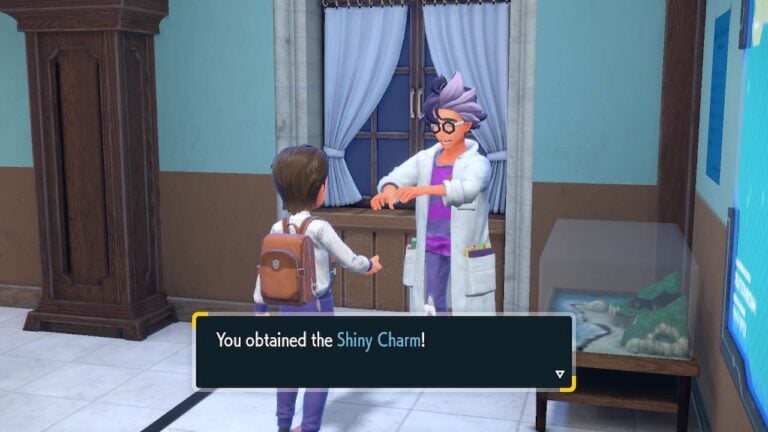Advance dialogue with the down arrow indicator
This screenshot has width=768, height=432.
pos(559,374)
